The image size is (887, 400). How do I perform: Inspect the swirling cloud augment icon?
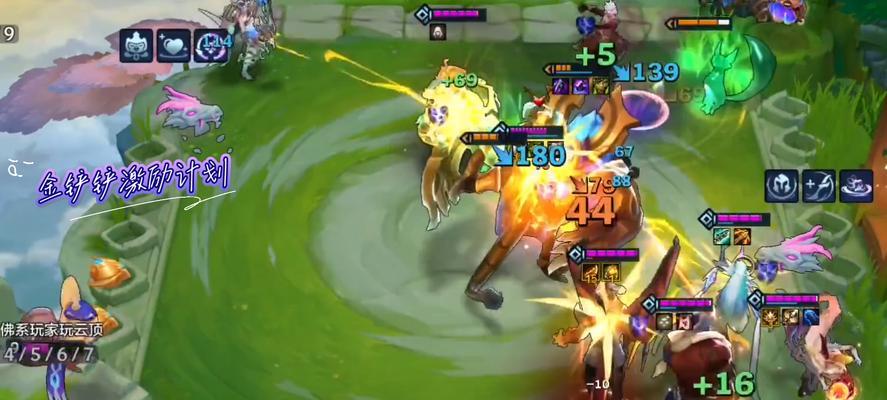(856, 186)
